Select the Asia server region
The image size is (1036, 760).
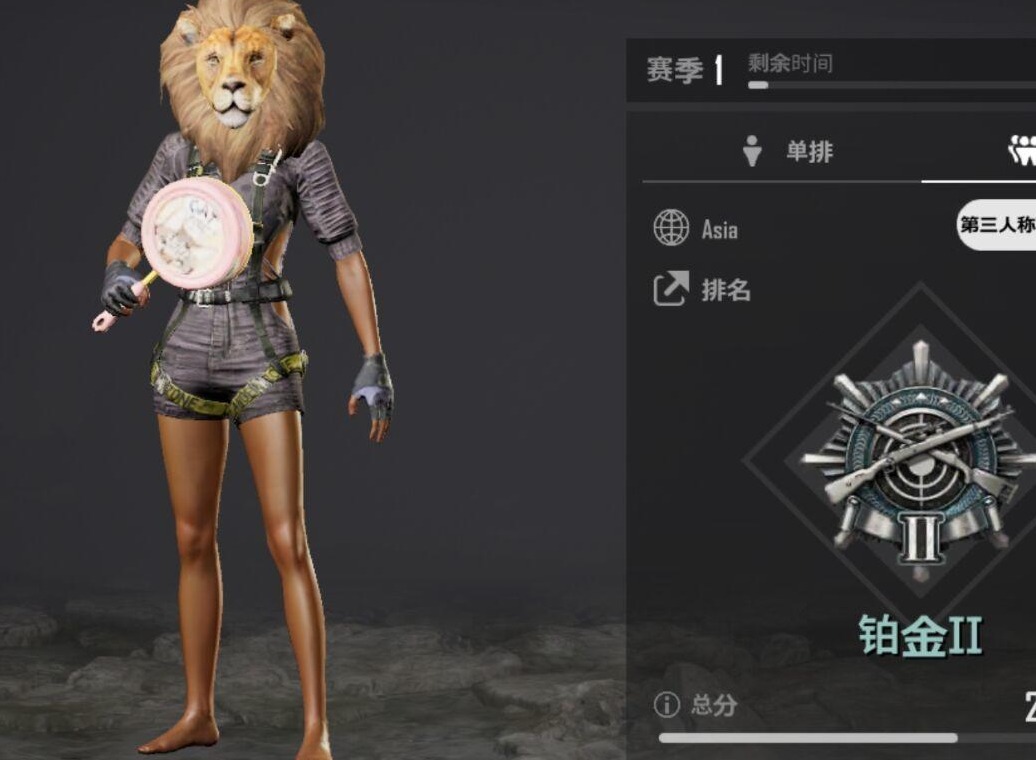[x=696, y=229]
